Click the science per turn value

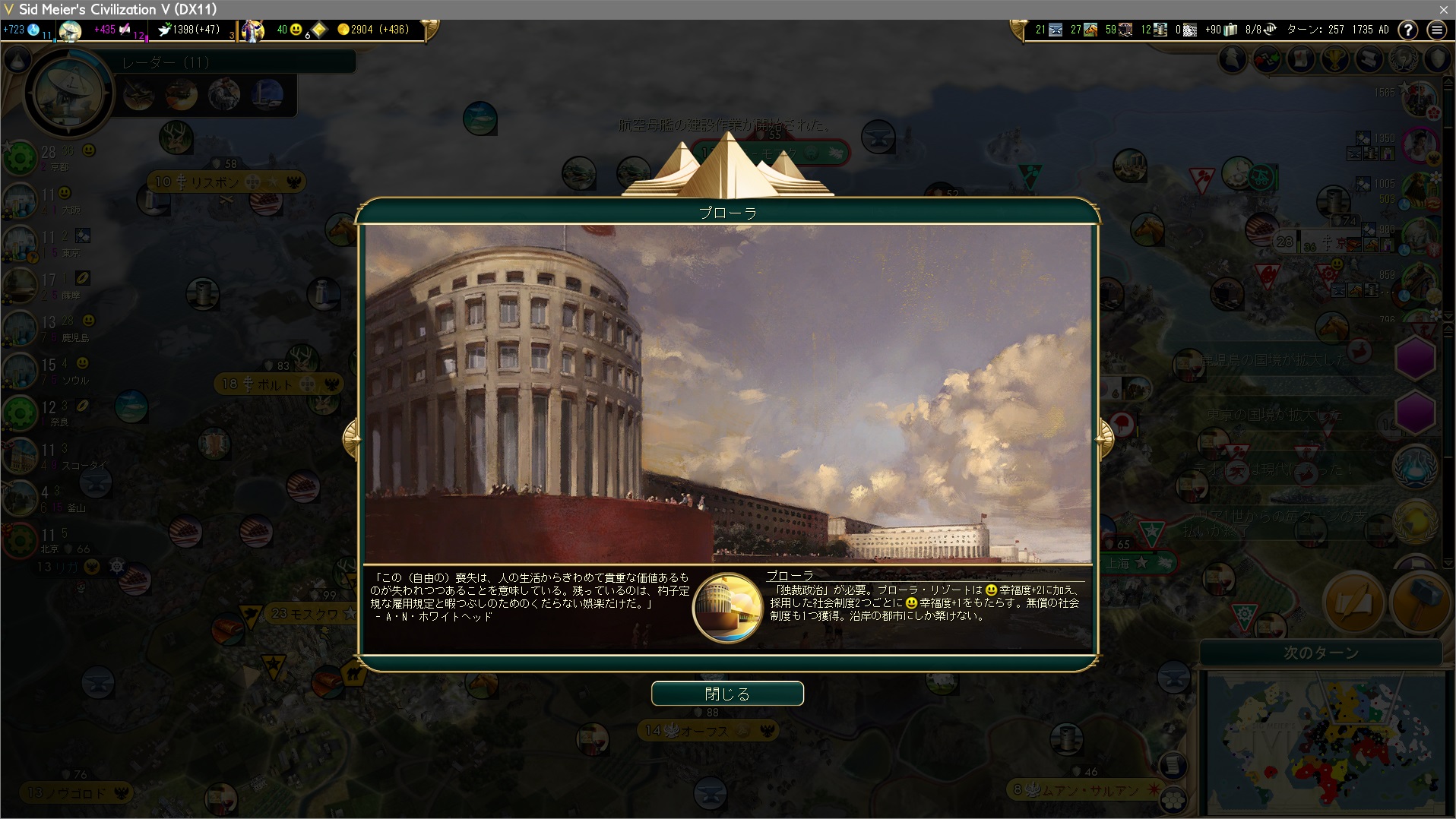pyautogui.click(x=15, y=30)
